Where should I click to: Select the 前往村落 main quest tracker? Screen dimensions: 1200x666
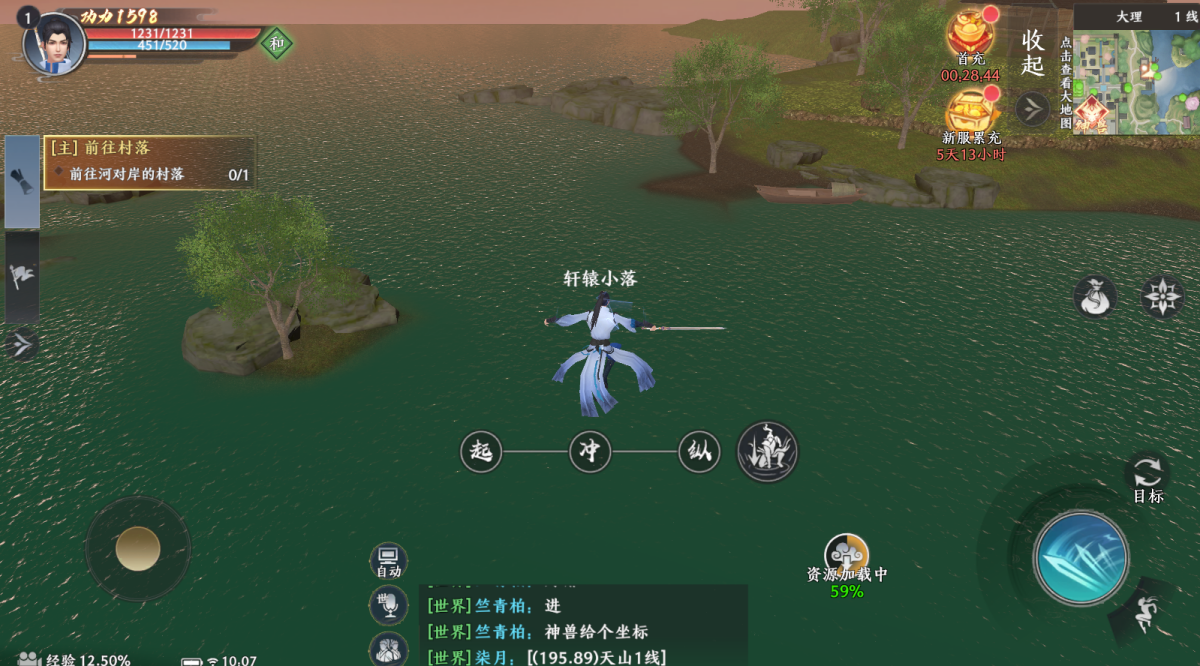coord(148,161)
